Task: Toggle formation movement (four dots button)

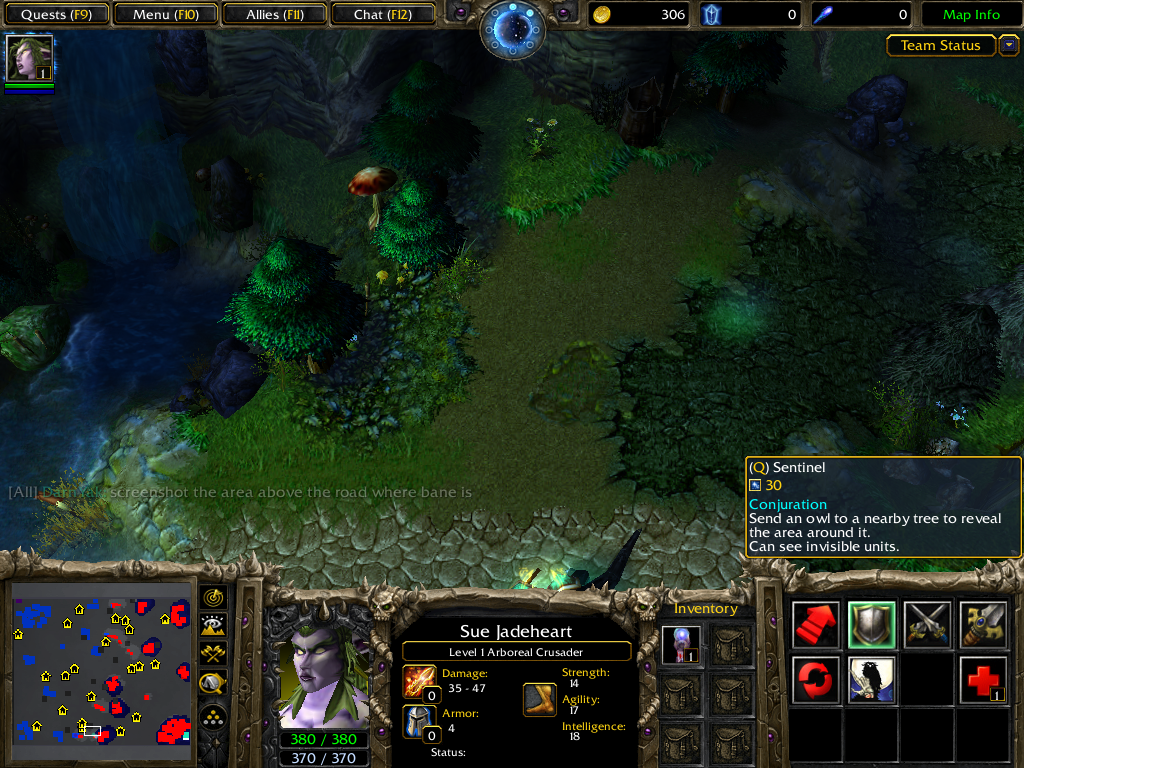Action: pyautogui.click(x=213, y=717)
